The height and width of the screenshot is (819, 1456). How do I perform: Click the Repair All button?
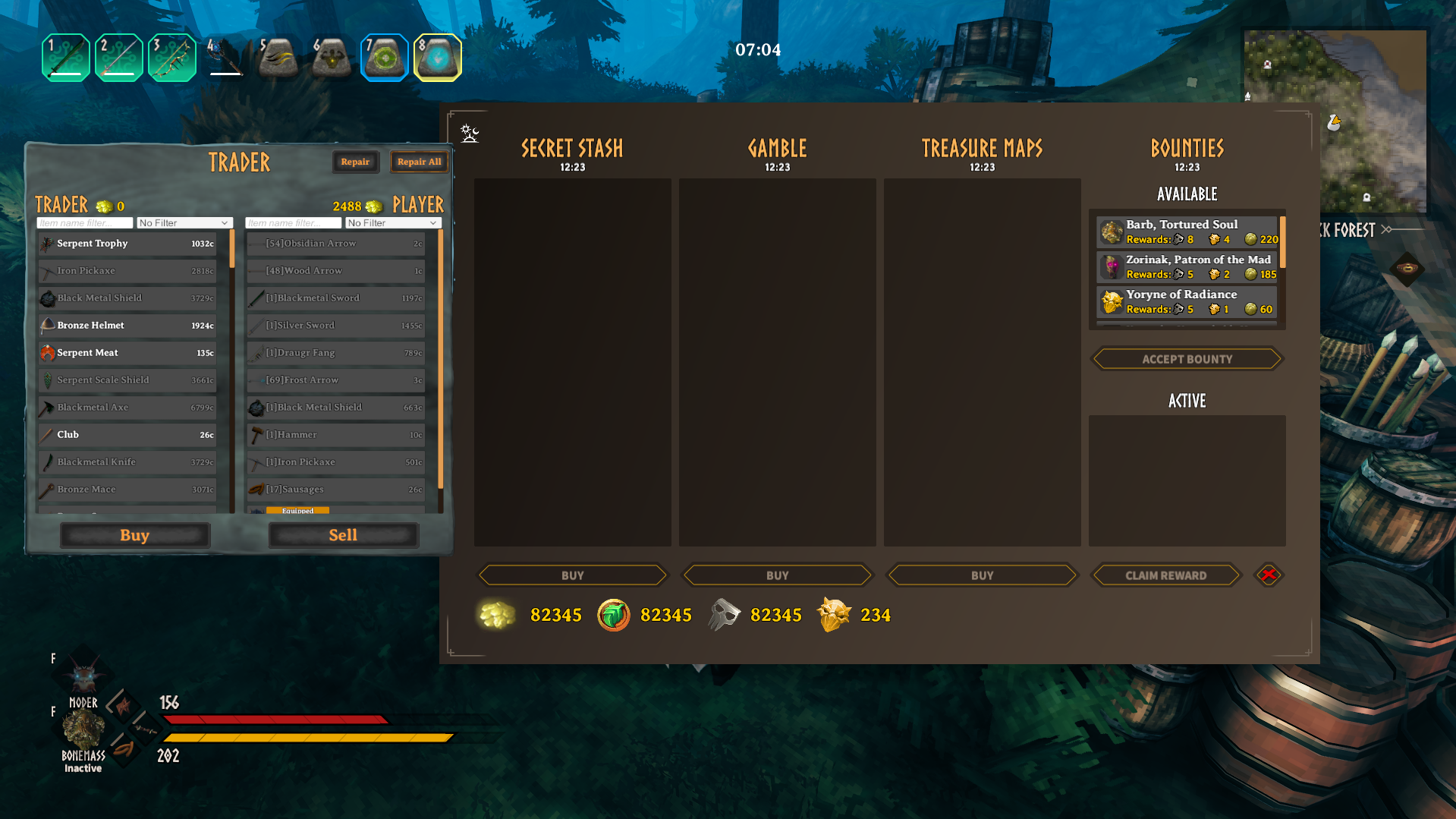[x=419, y=162]
